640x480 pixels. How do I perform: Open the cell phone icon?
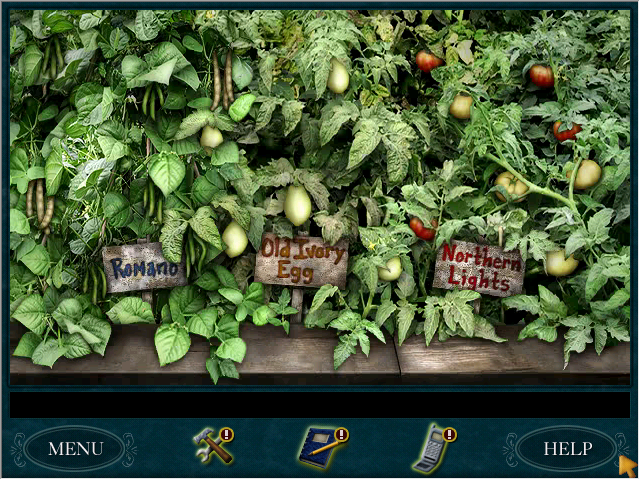click(x=432, y=448)
